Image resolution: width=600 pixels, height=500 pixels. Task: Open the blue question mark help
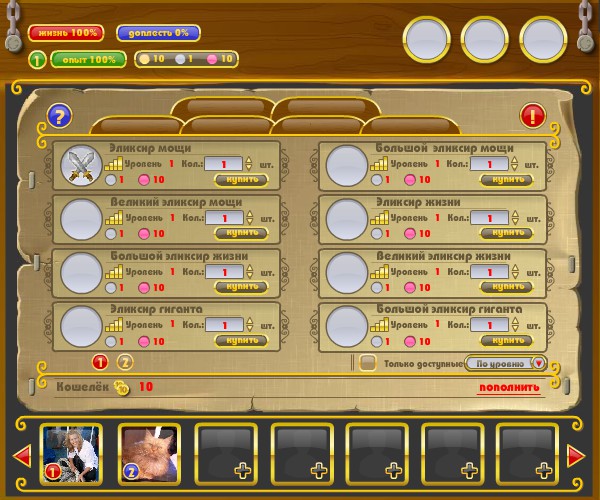59,116
